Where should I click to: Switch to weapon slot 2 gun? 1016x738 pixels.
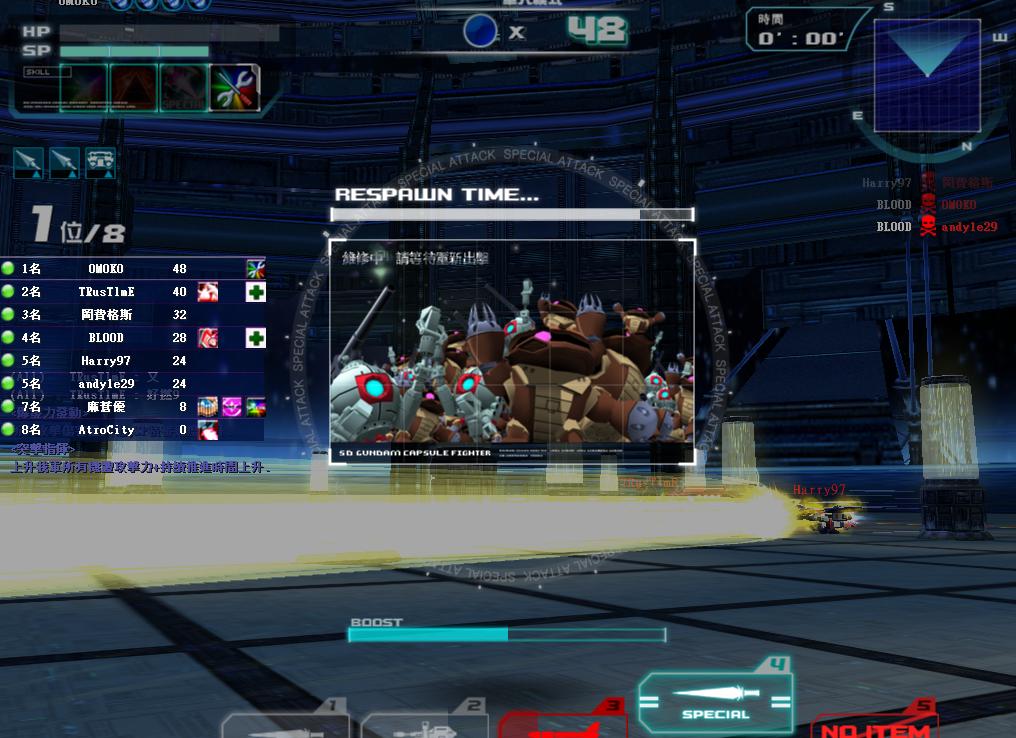pos(424,726)
